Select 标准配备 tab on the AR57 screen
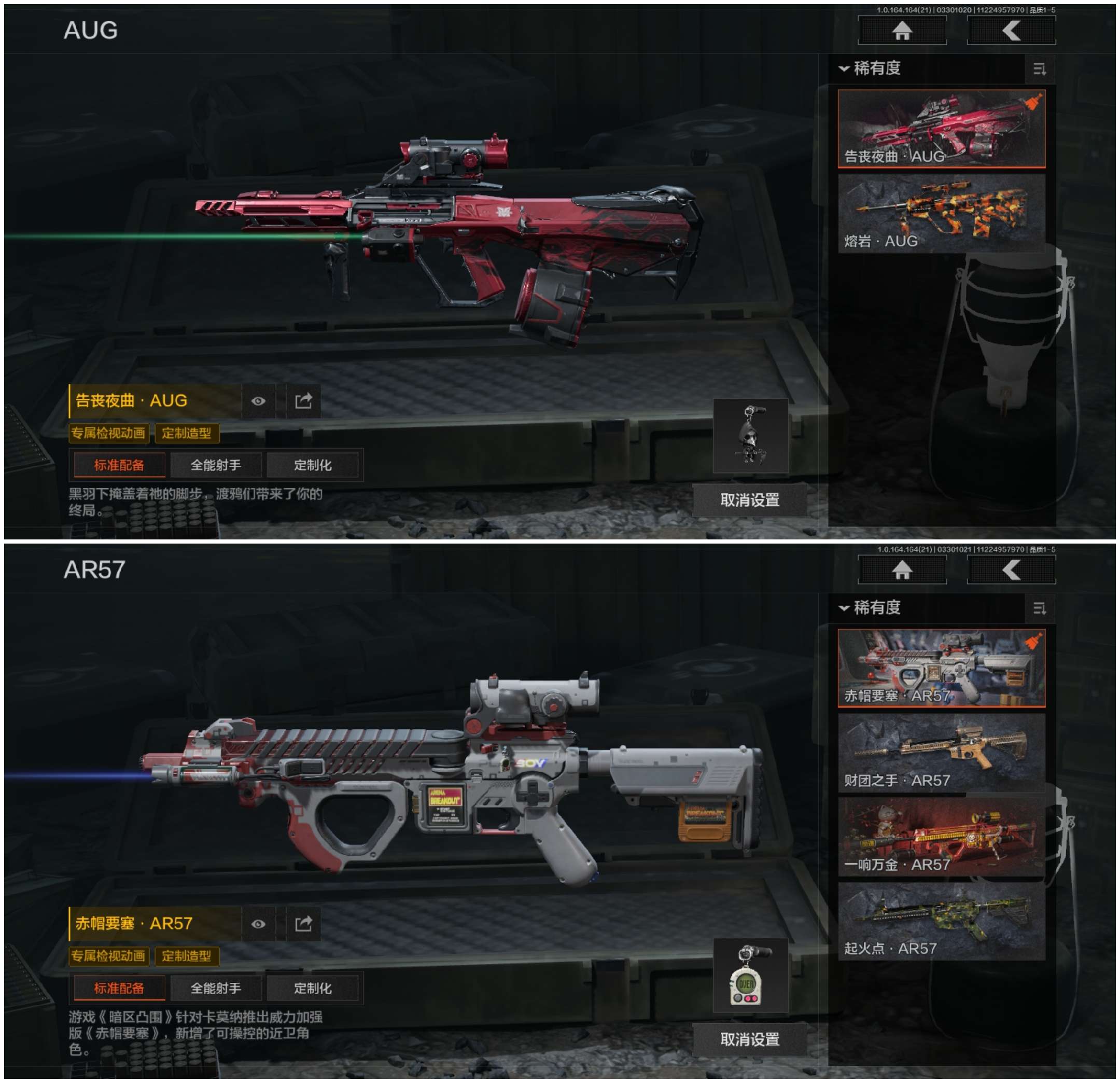Image resolution: width=1120 pixels, height=1083 pixels. (x=119, y=988)
